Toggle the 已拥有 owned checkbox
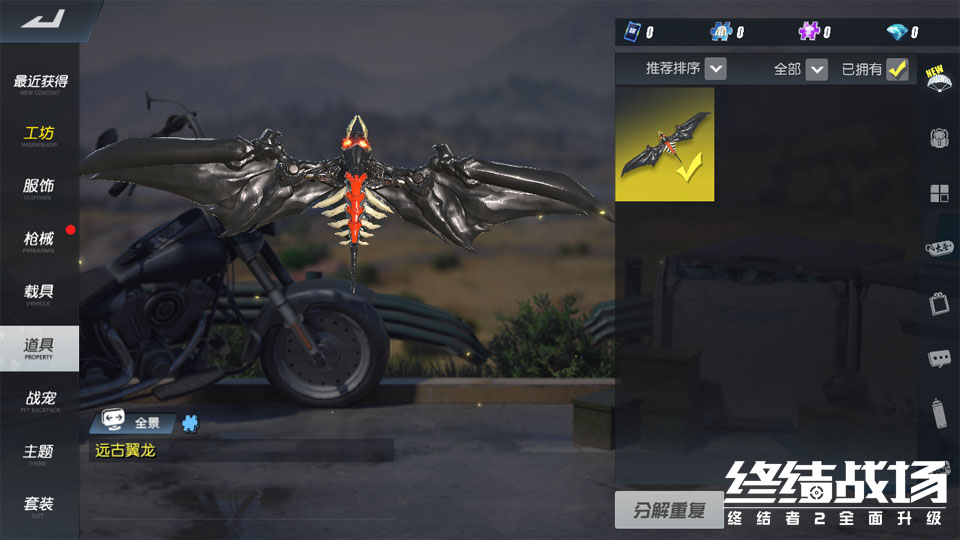This screenshot has width=960, height=540. click(x=897, y=69)
